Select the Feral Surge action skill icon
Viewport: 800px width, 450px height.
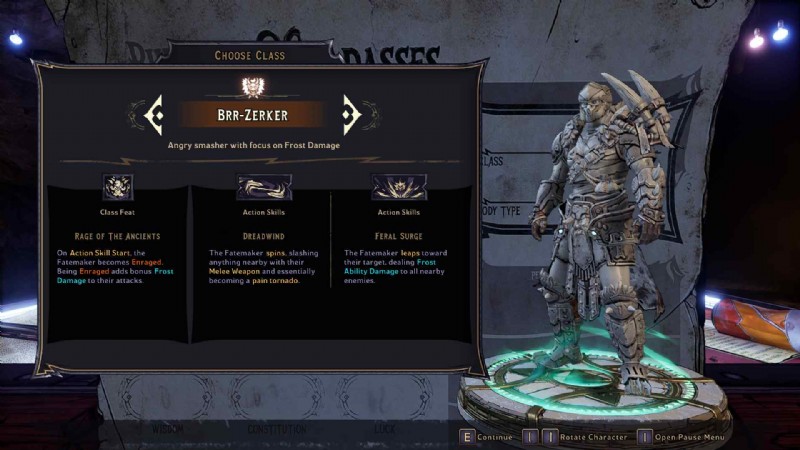(397, 186)
